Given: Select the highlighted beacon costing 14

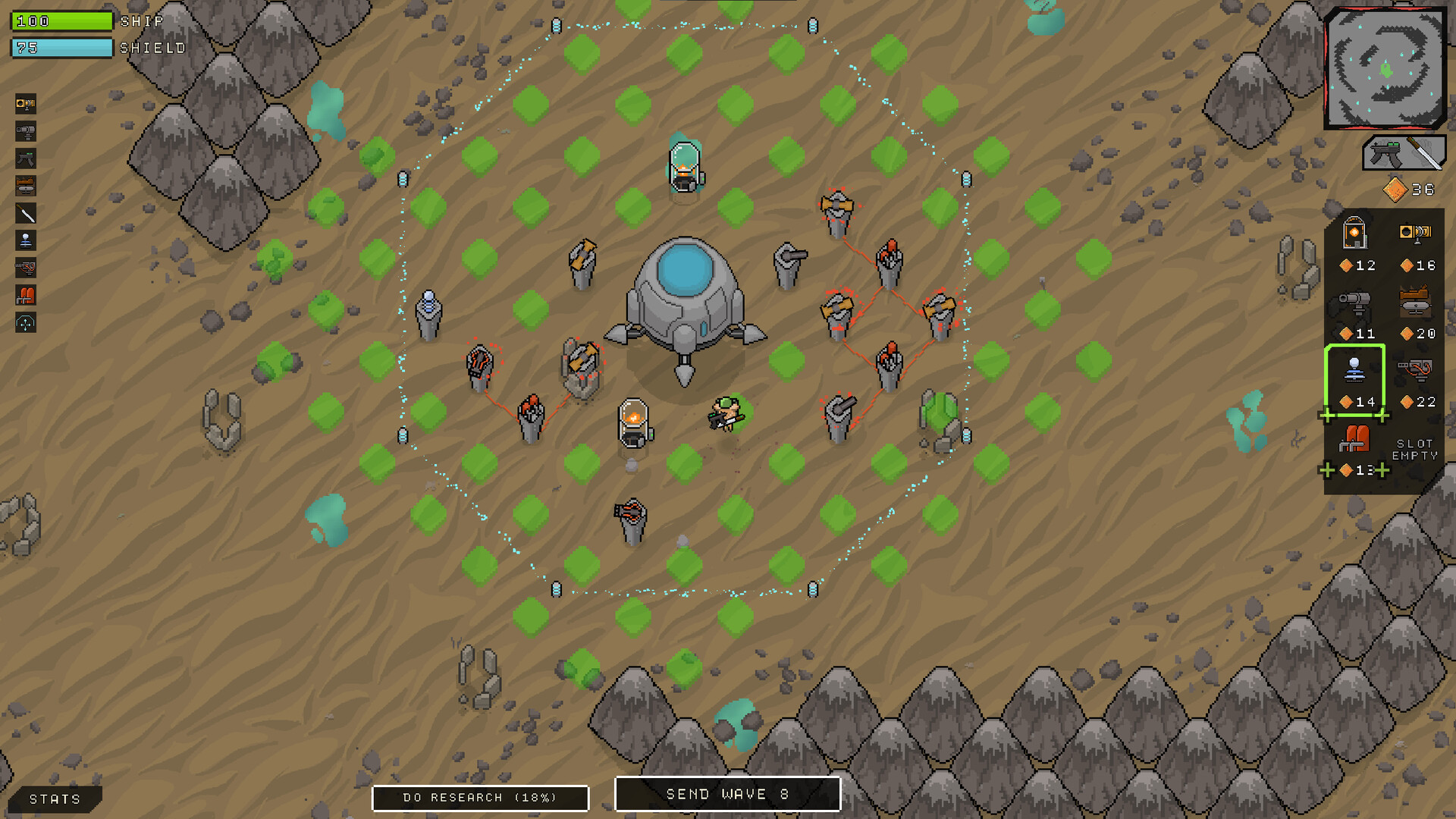Looking at the screenshot, I should pos(1354,370).
